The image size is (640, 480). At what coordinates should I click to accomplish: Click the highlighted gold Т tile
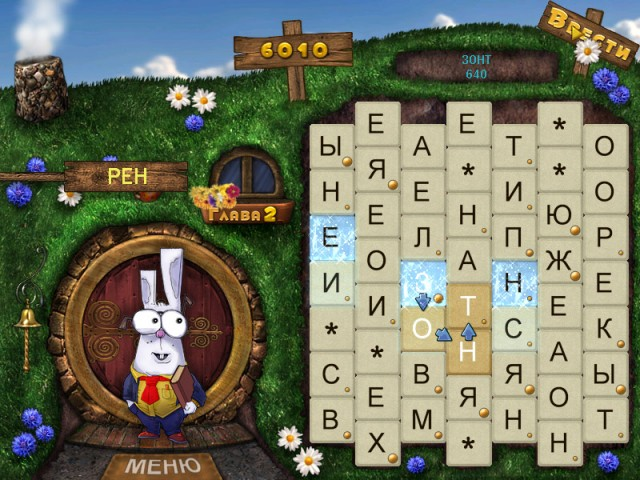tap(468, 306)
